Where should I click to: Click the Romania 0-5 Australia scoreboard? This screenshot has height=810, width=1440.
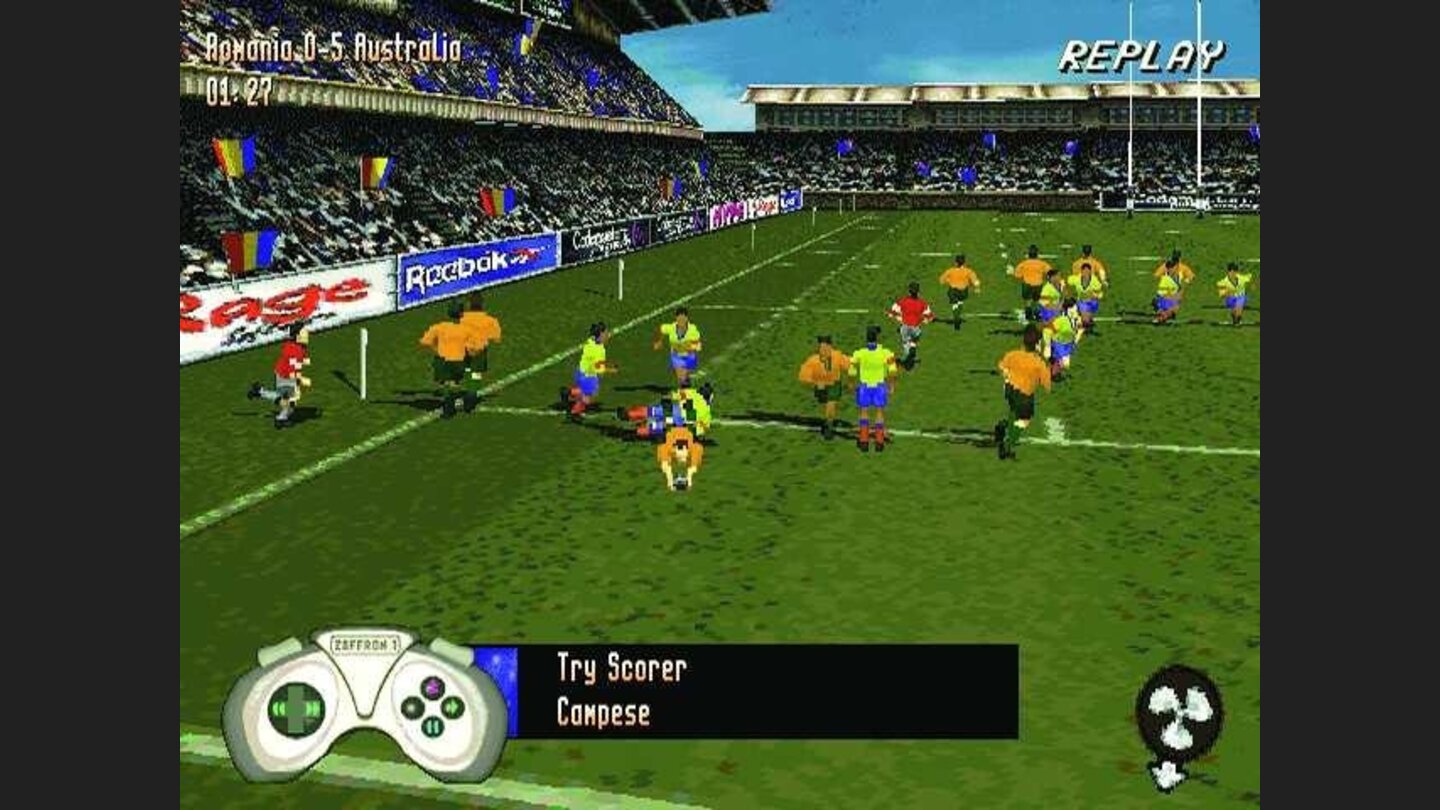[335, 46]
